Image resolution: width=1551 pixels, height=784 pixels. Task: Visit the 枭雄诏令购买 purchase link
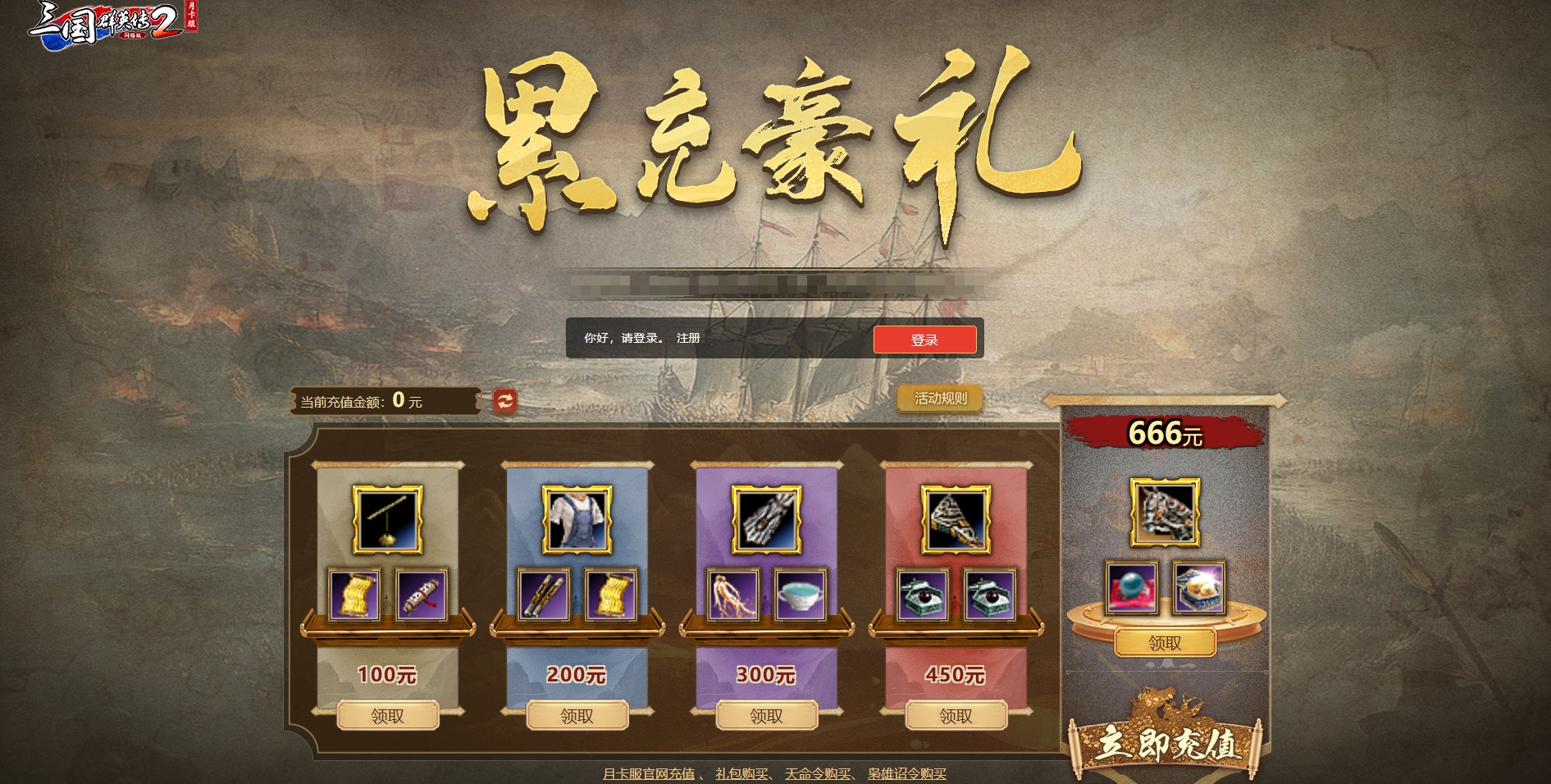click(906, 773)
